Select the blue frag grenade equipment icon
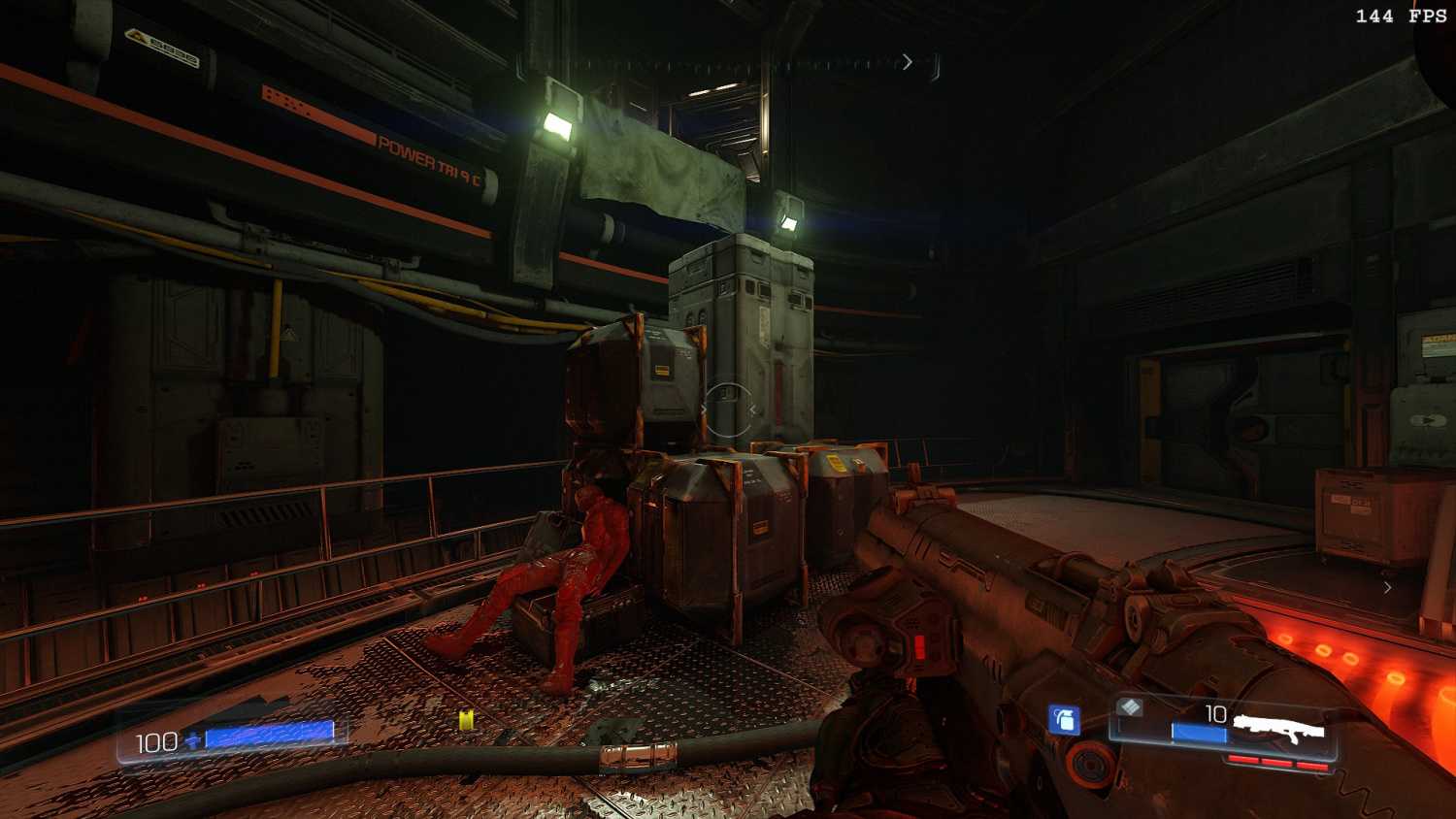 pyautogui.click(x=1064, y=719)
